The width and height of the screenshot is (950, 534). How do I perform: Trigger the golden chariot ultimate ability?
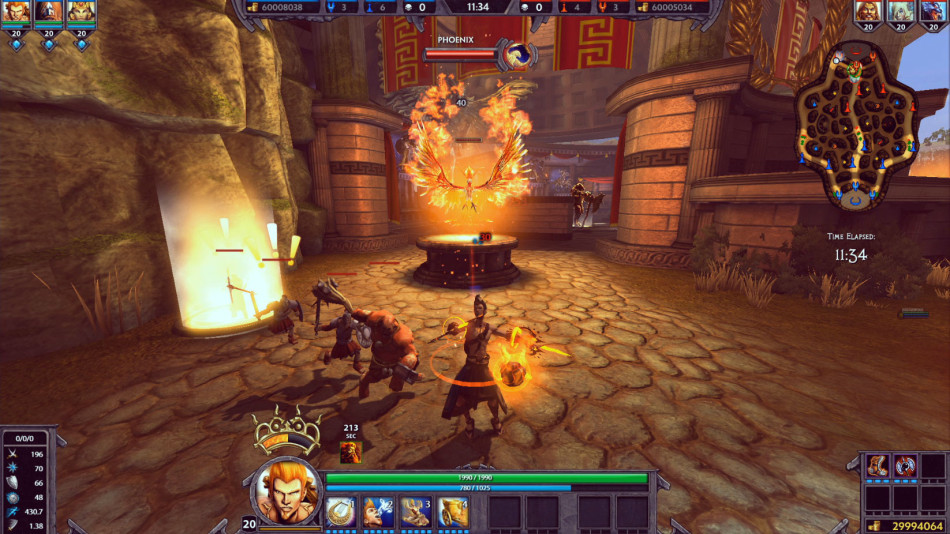tap(453, 512)
